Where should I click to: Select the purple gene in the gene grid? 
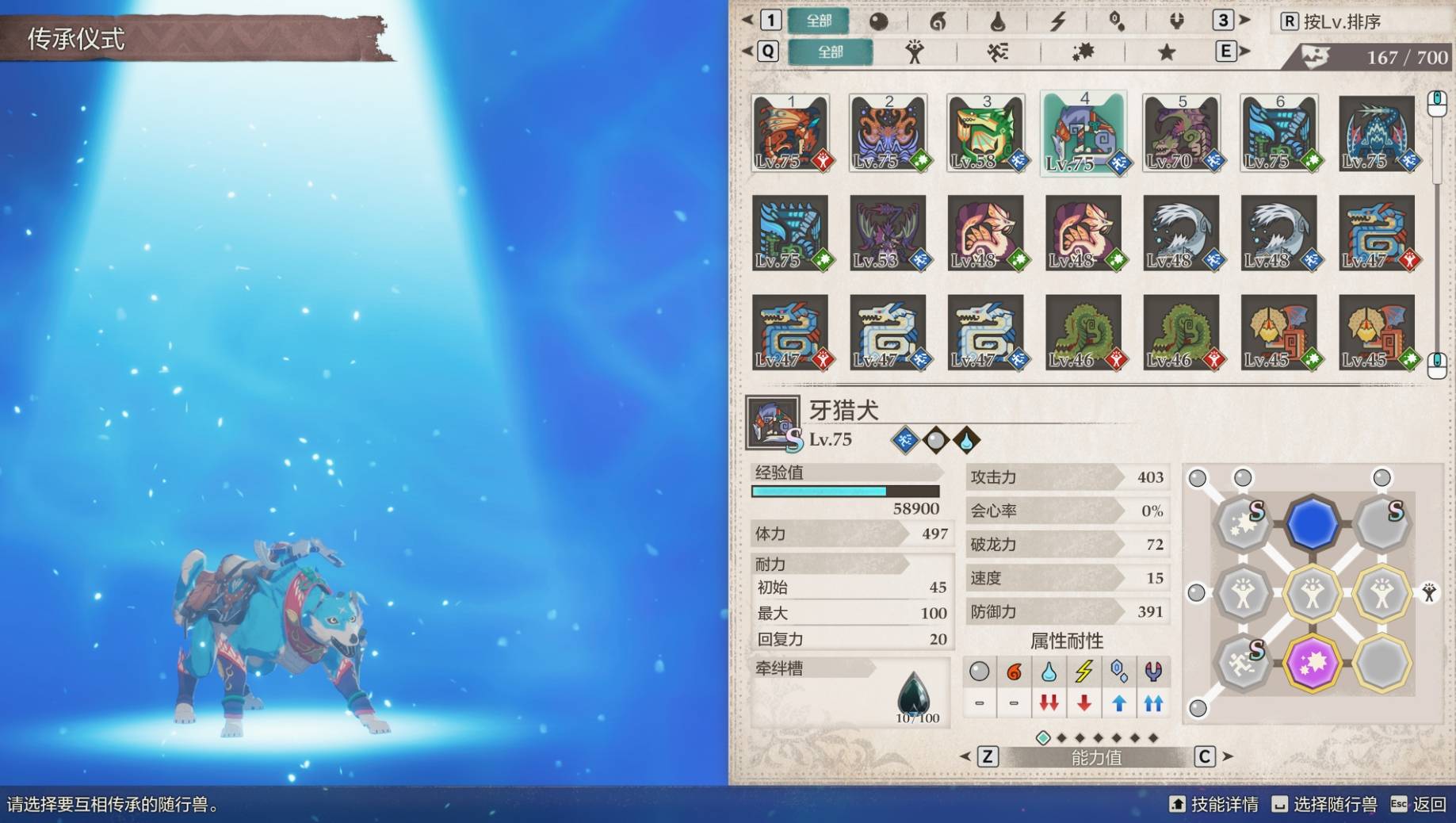[x=1312, y=663]
